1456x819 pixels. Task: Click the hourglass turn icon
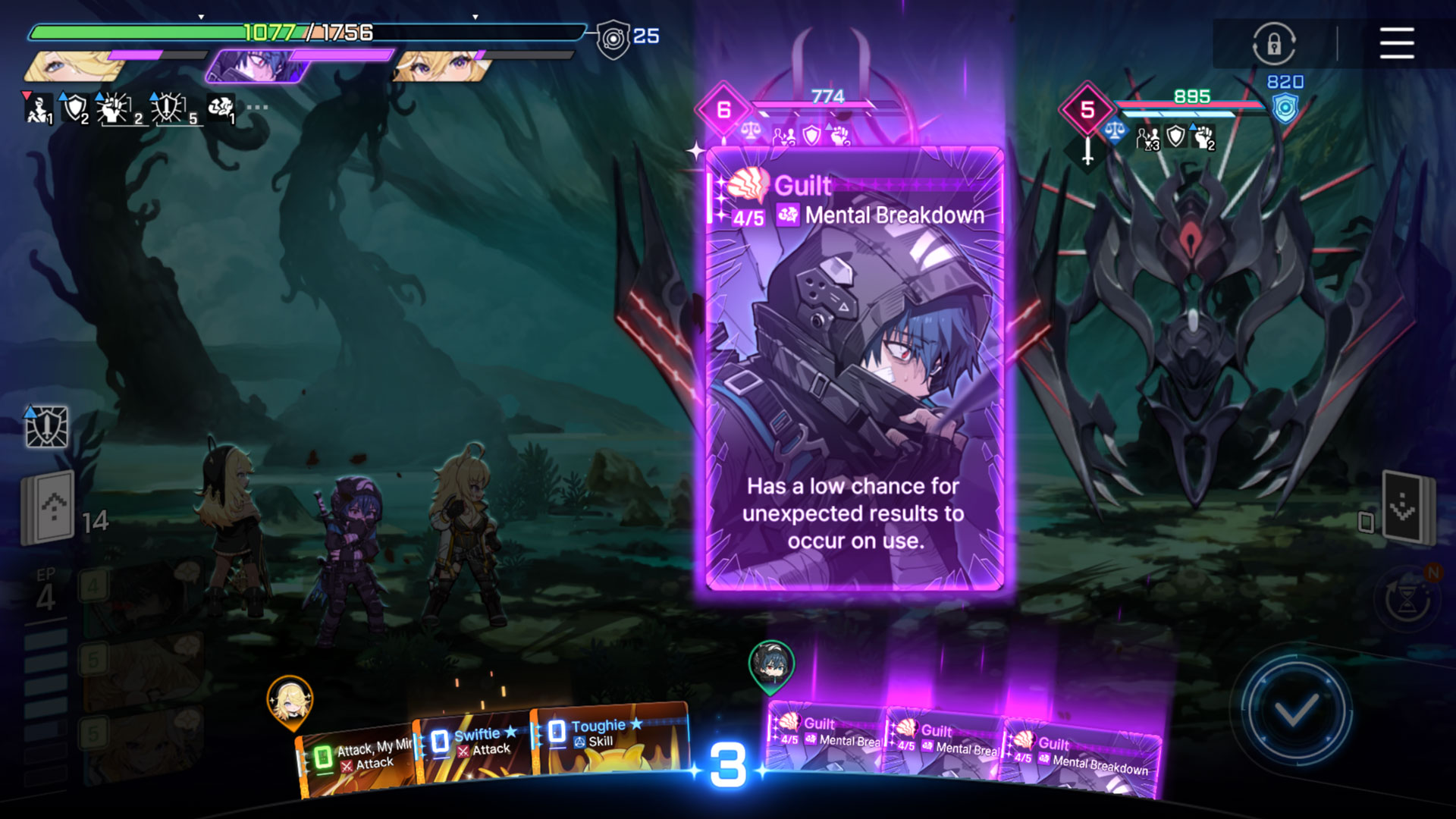point(1408,601)
